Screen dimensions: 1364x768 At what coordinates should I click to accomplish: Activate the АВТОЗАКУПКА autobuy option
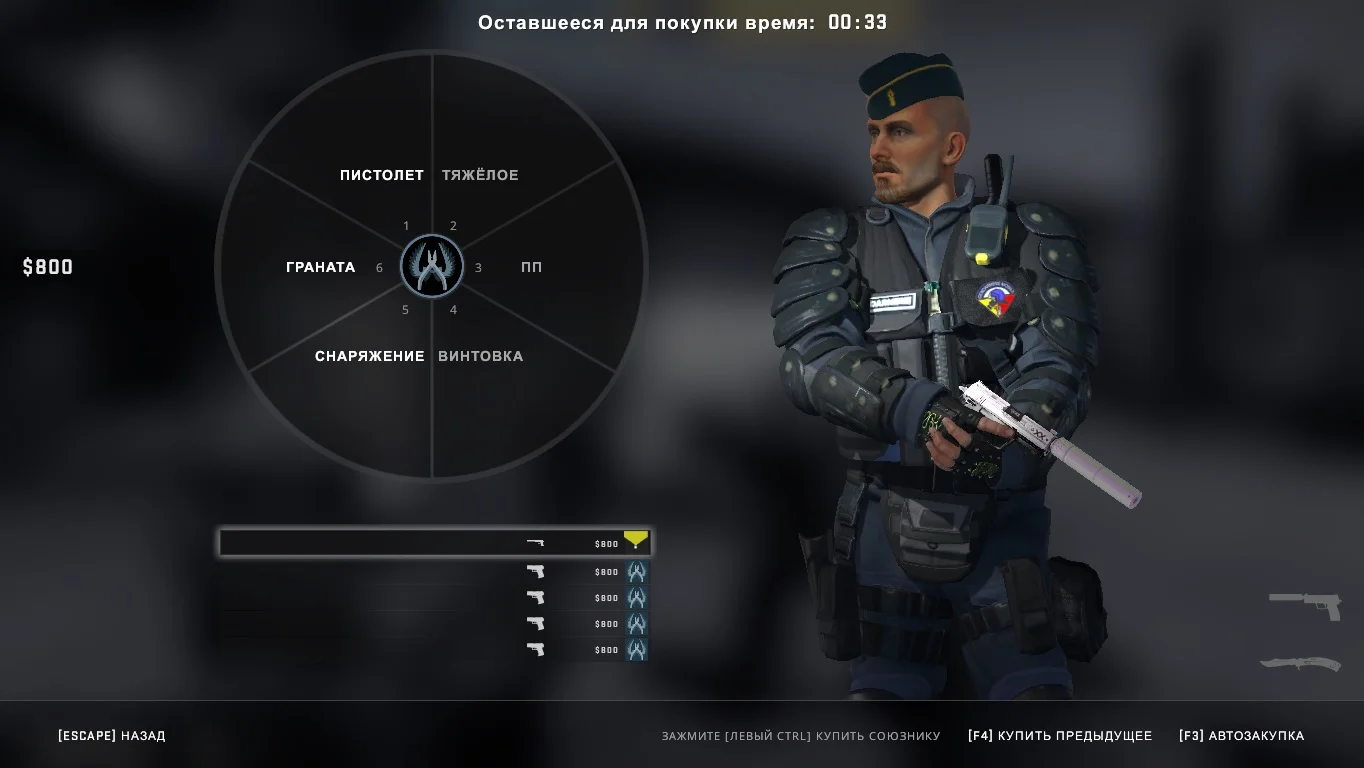[1241, 736]
